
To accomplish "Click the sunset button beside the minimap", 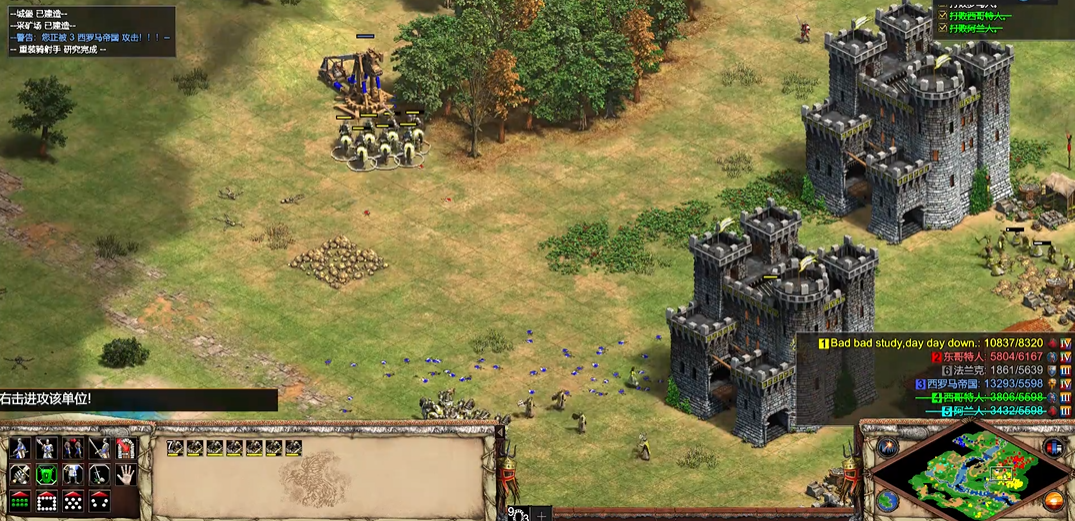I will pos(1053,500).
